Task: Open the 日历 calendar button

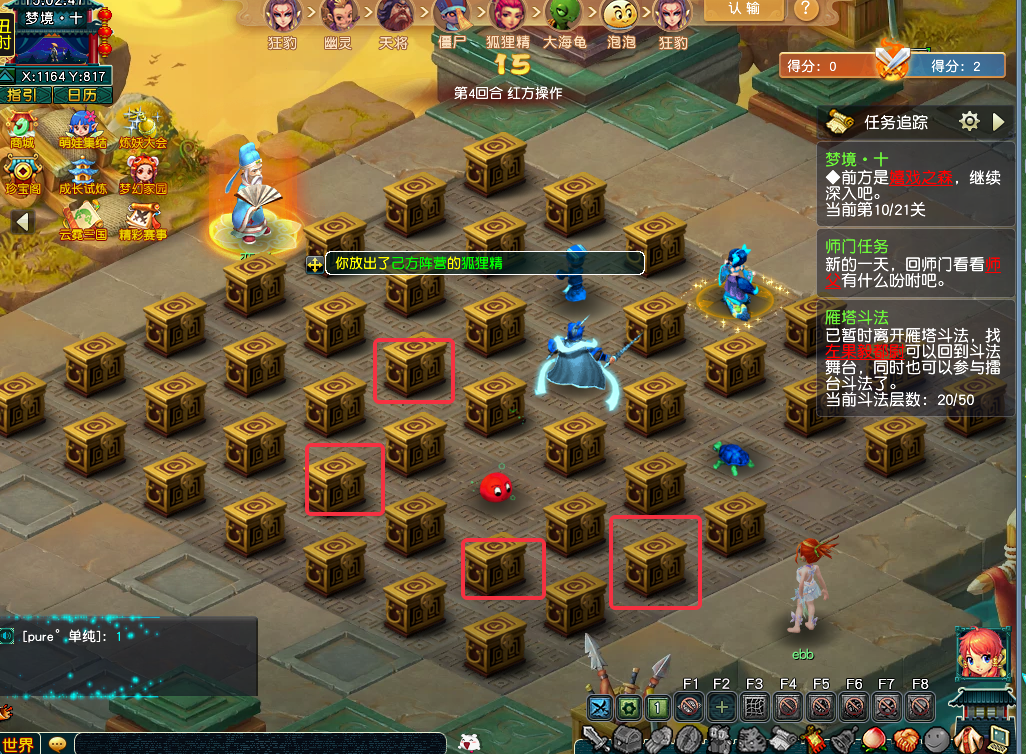Action: pos(75,95)
